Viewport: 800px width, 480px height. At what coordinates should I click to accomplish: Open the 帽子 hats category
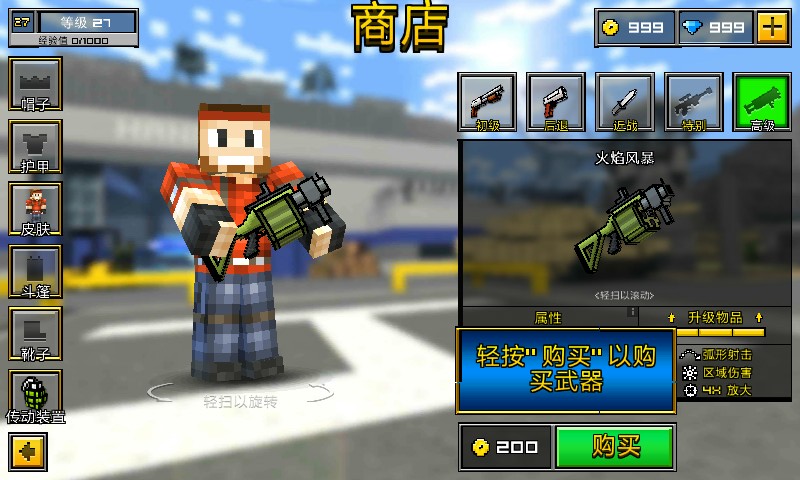coord(35,86)
